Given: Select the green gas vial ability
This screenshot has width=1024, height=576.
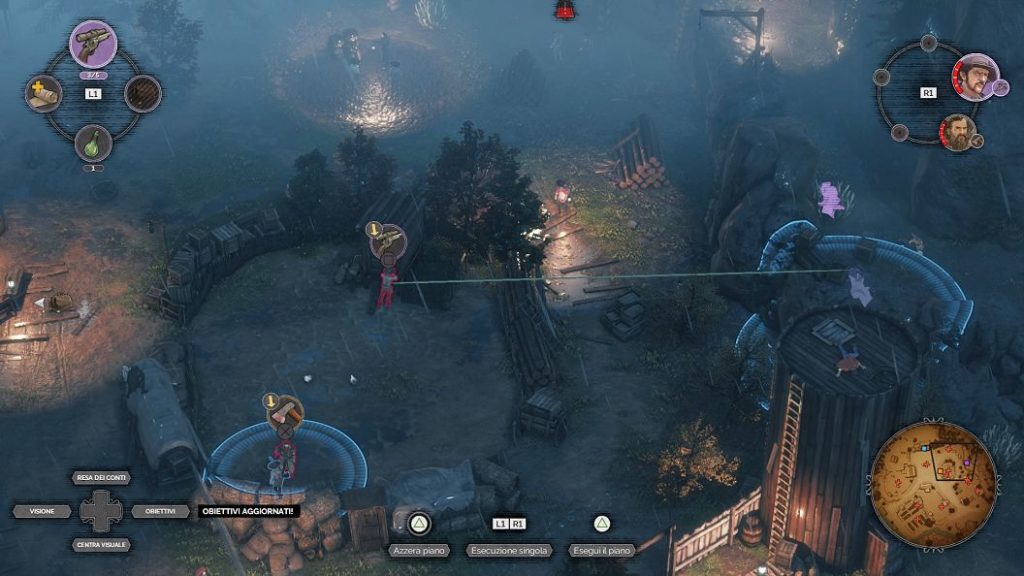Looking at the screenshot, I should [93, 142].
